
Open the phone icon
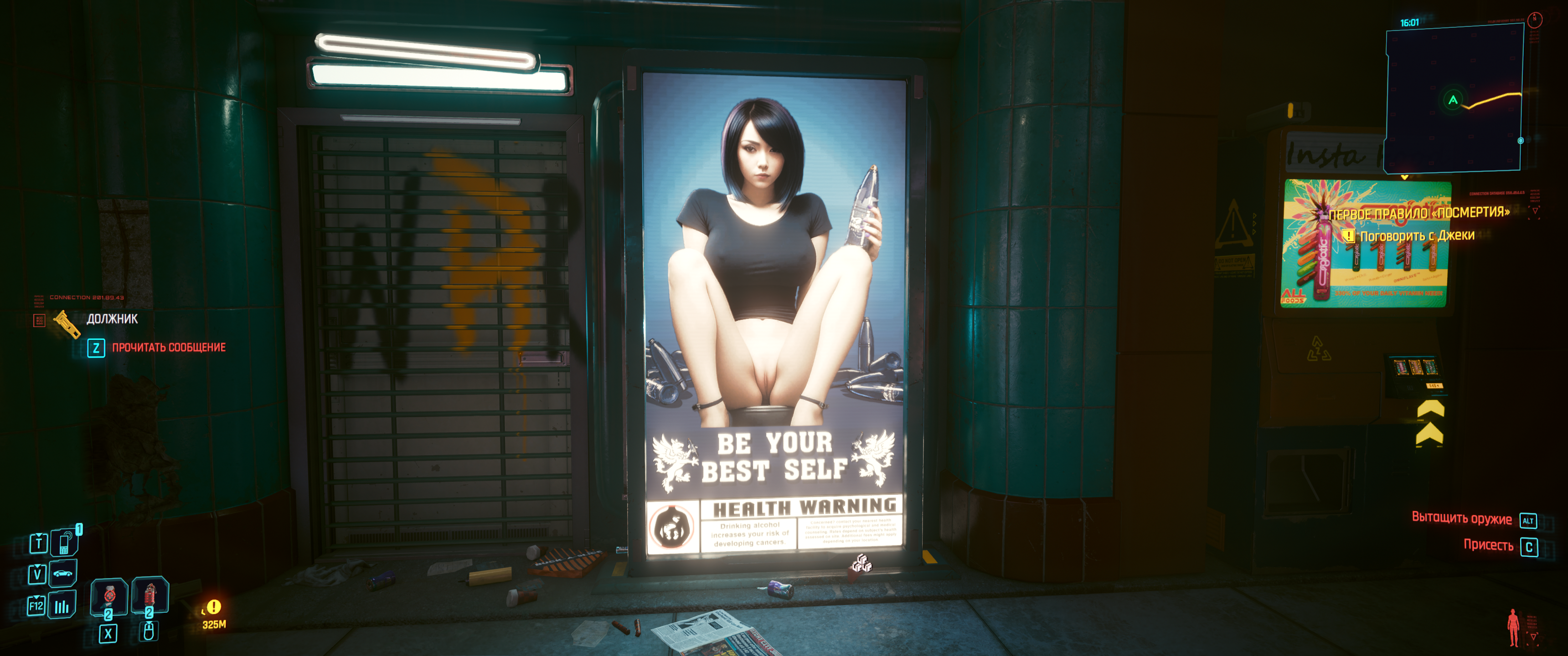pos(64,542)
